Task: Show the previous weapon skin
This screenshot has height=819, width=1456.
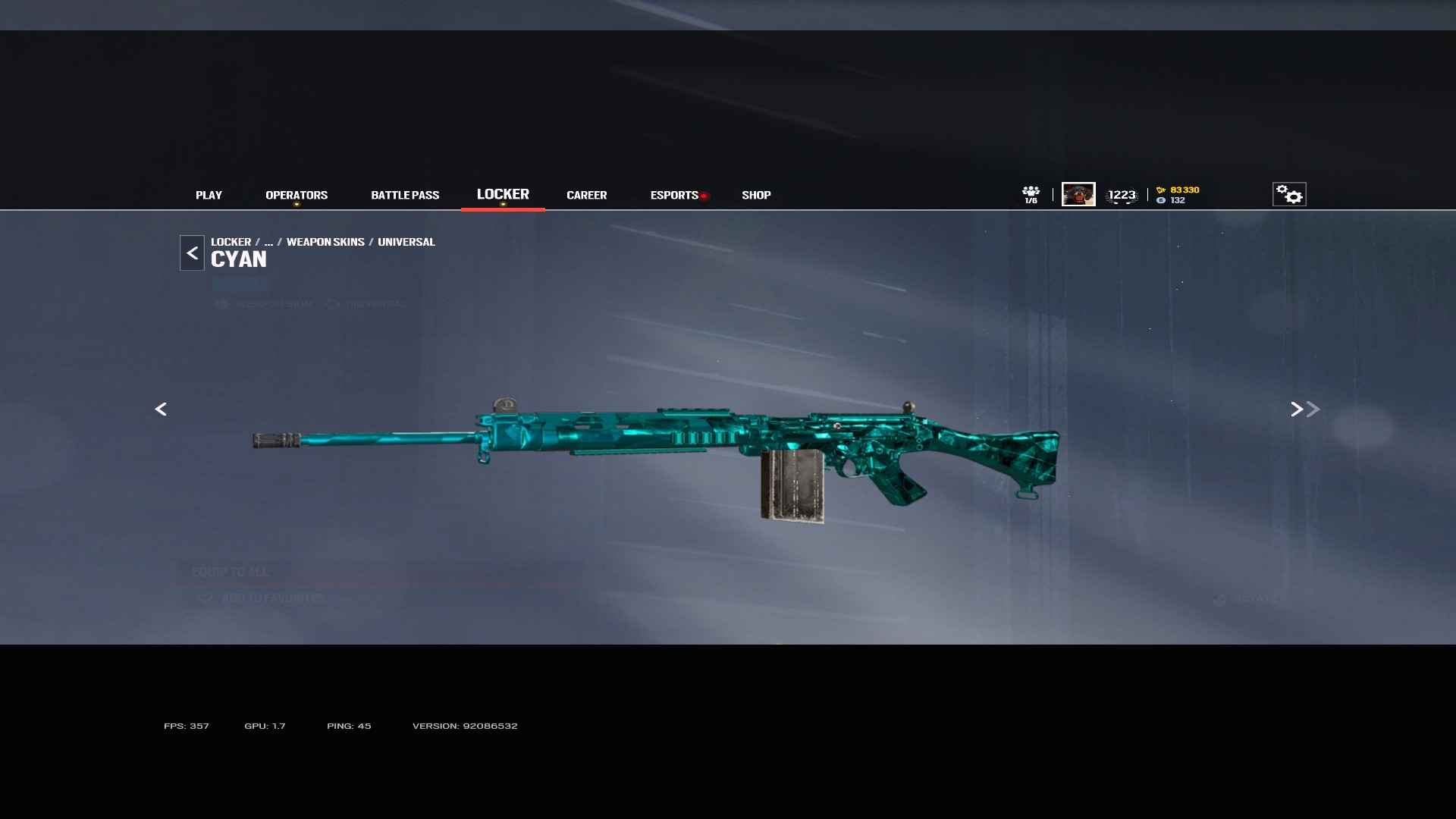Action: click(x=161, y=409)
